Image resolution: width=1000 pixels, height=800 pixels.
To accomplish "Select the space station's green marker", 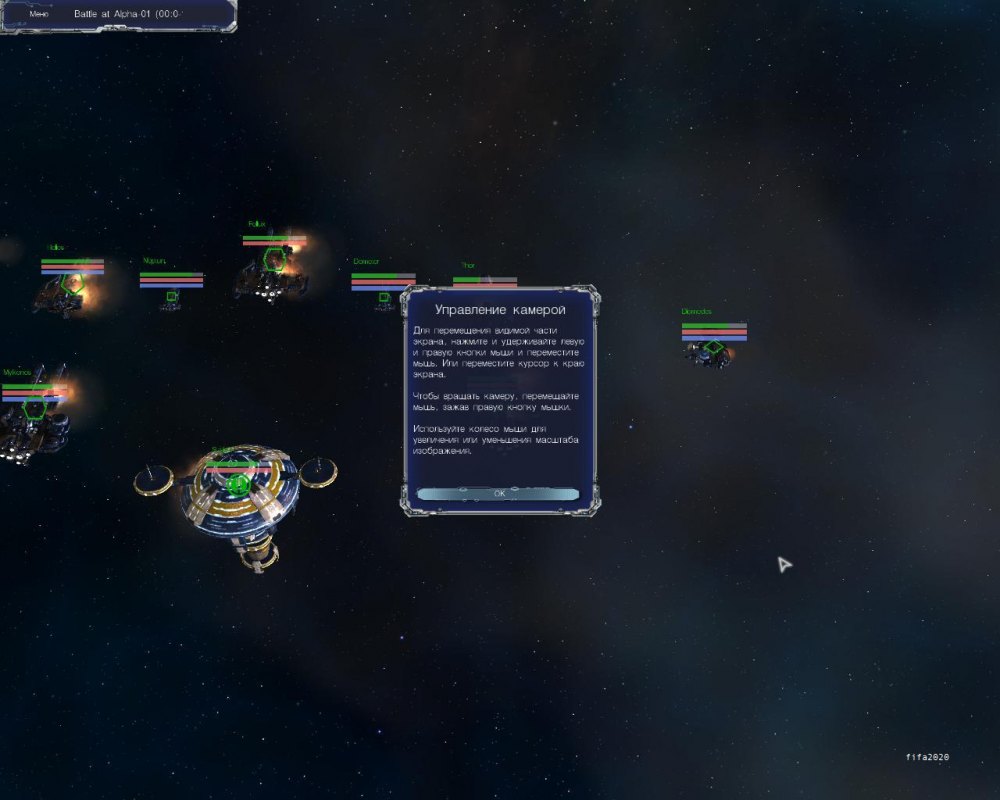I will click(237, 485).
